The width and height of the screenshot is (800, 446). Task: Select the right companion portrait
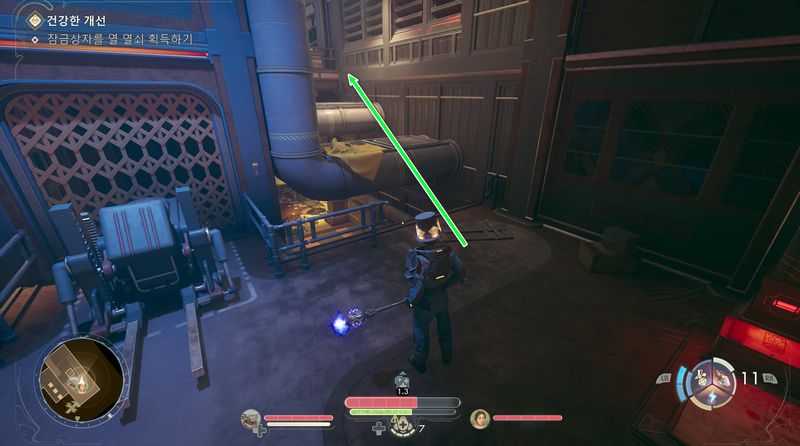click(x=480, y=418)
